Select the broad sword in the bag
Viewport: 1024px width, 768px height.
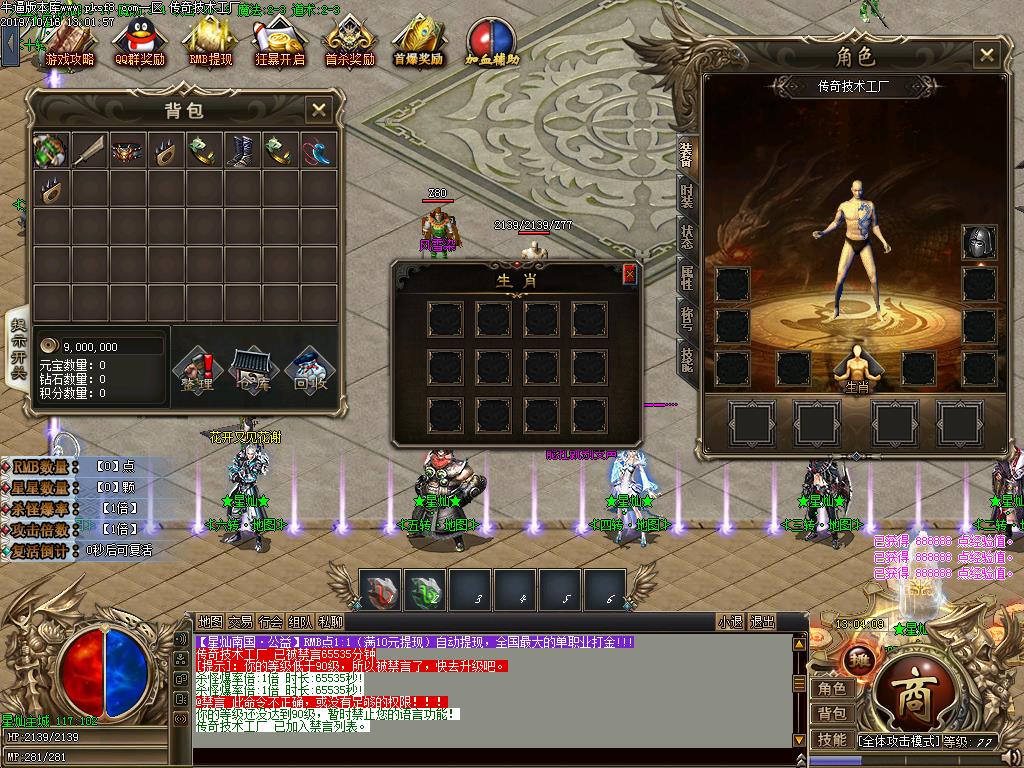pos(89,150)
